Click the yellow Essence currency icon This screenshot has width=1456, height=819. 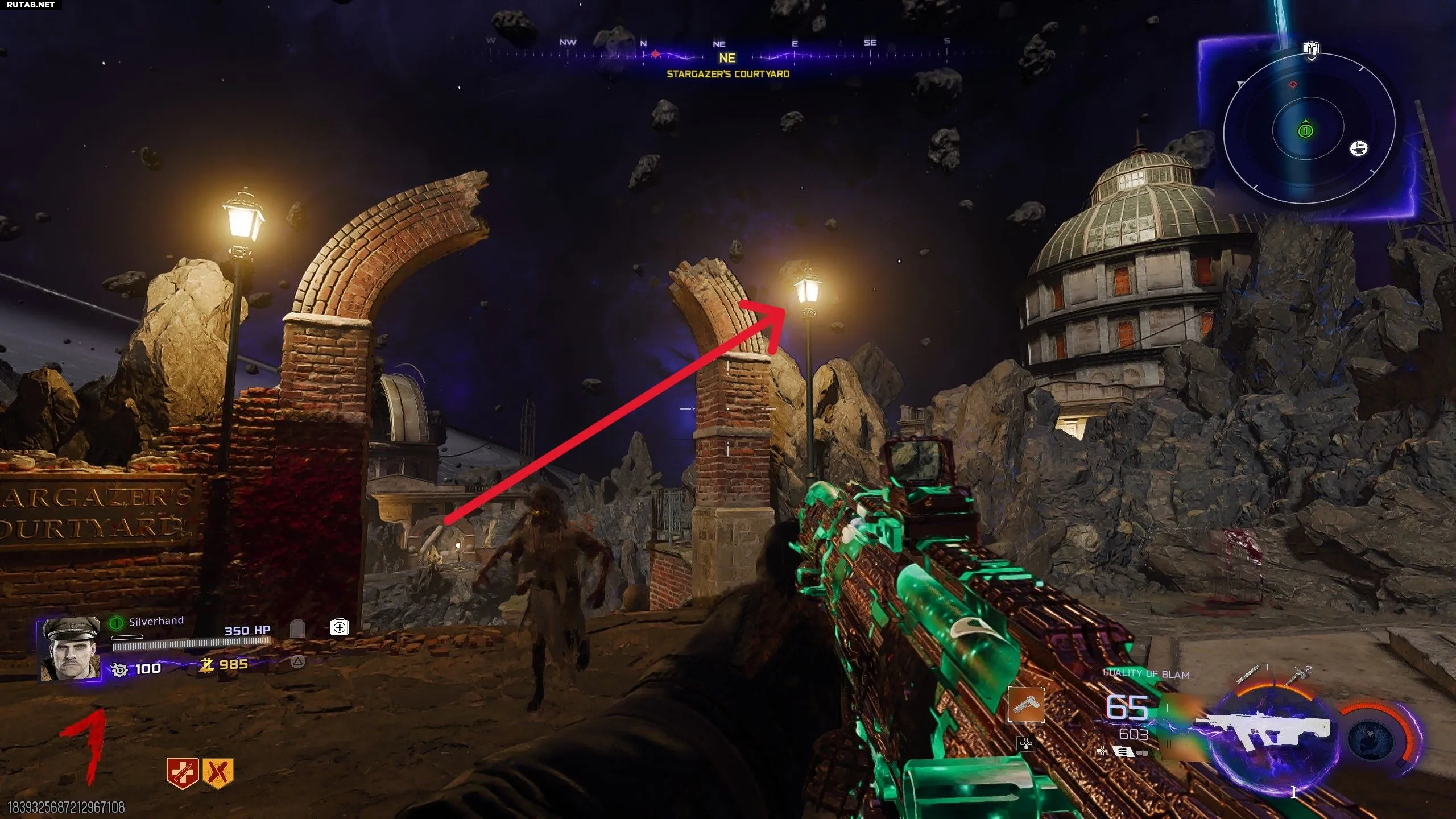[206, 664]
